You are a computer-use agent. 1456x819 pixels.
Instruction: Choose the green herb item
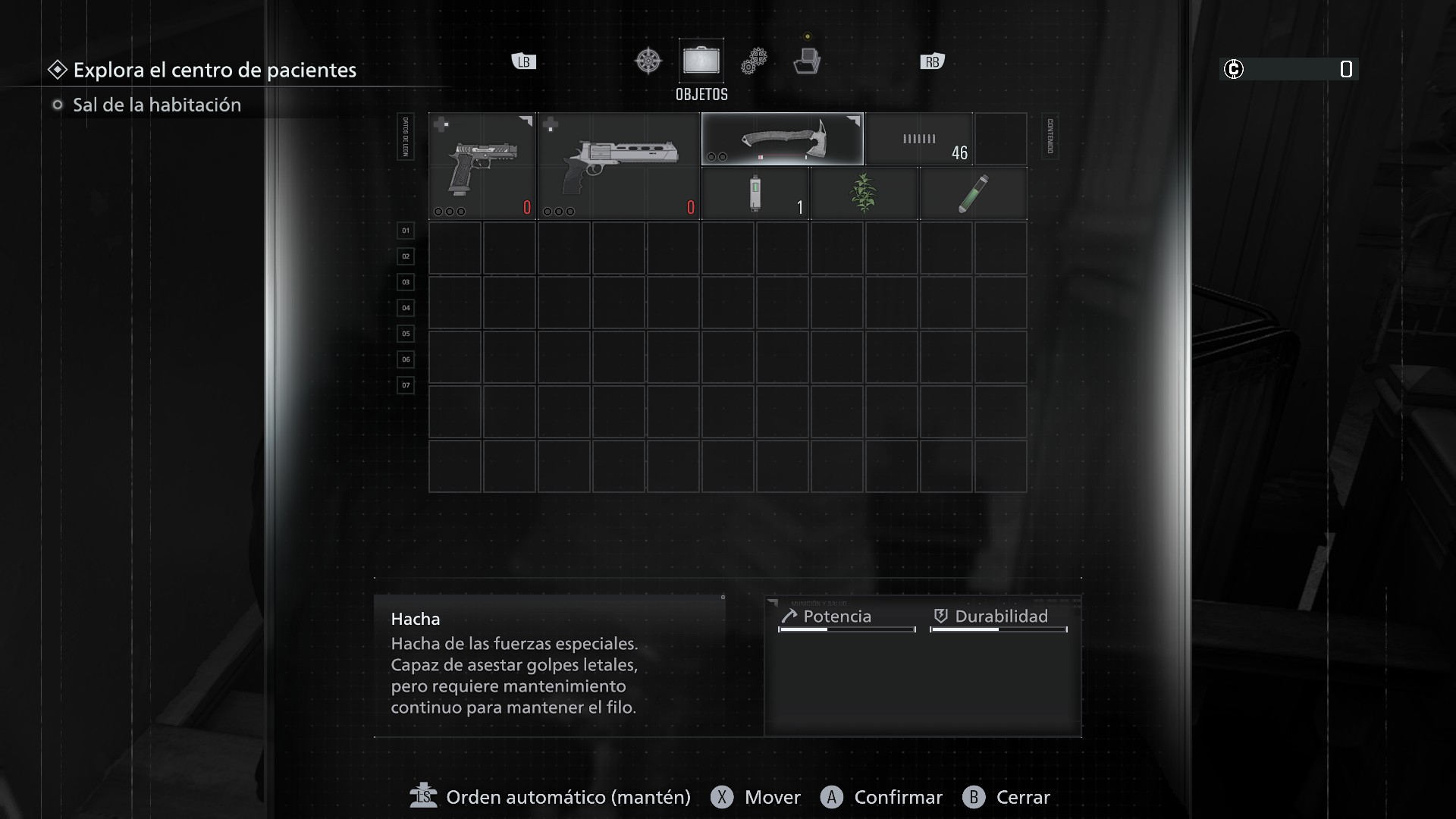coord(864,194)
